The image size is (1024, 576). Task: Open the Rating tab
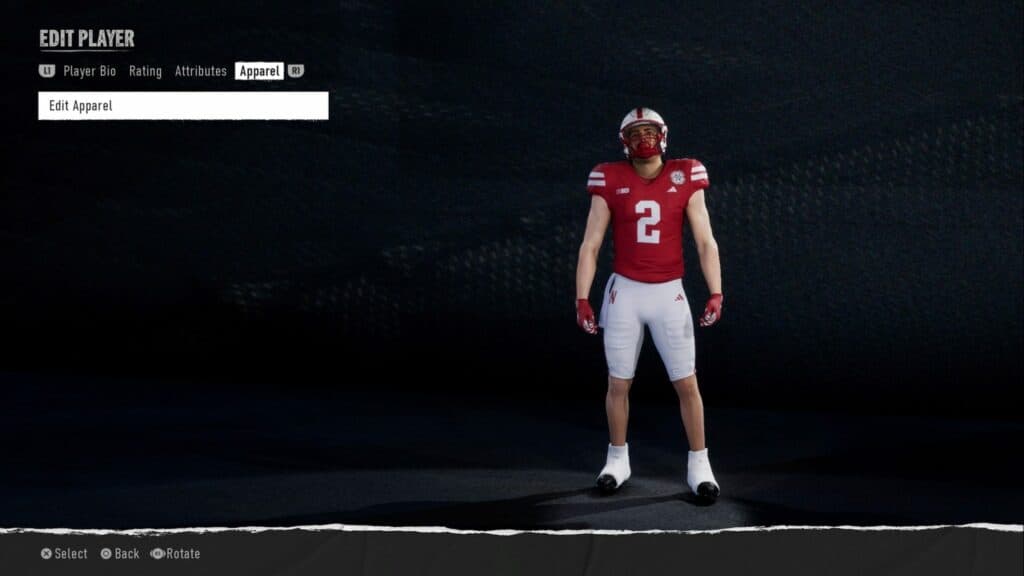145,71
